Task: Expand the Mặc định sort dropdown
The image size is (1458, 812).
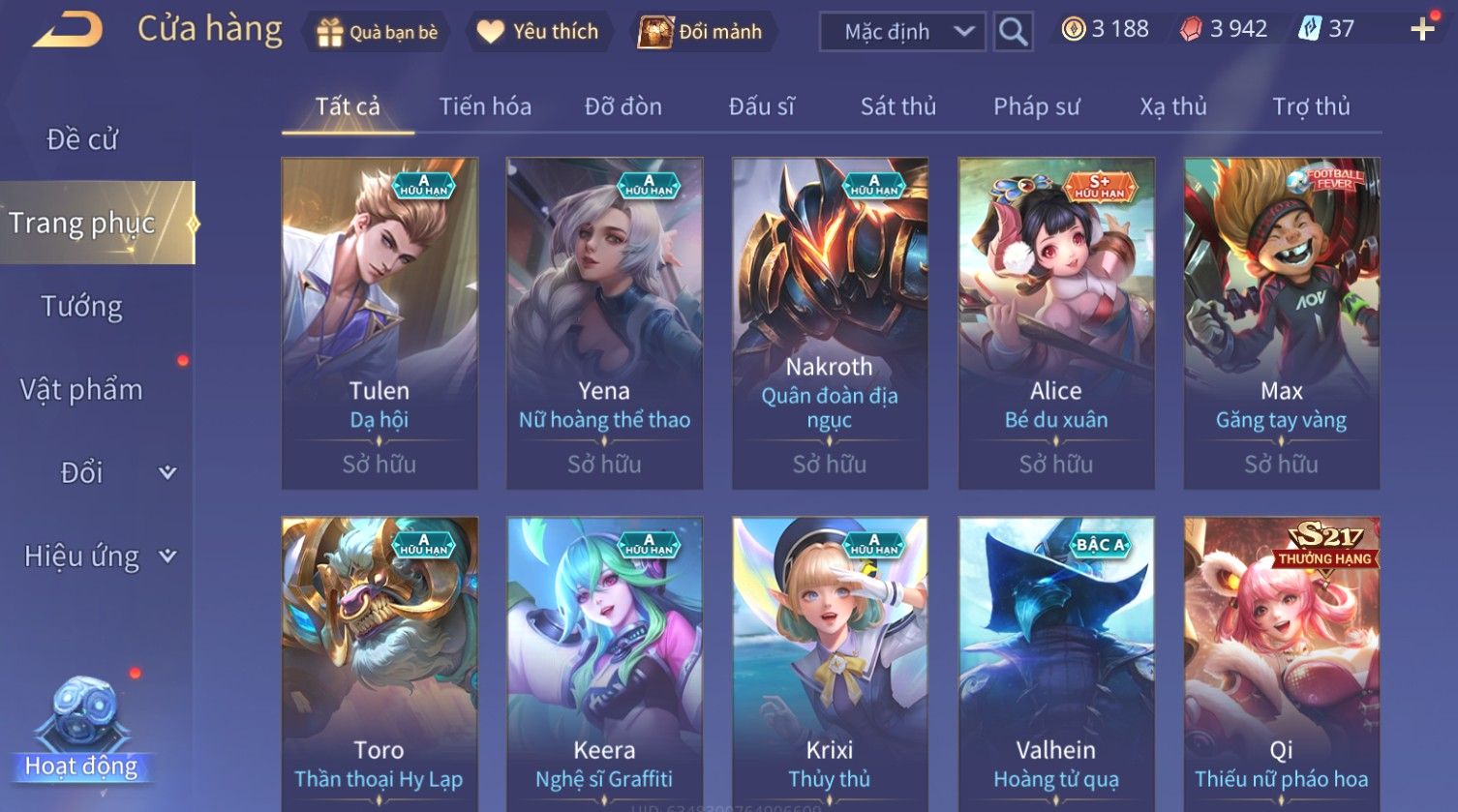Action: coord(902,32)
